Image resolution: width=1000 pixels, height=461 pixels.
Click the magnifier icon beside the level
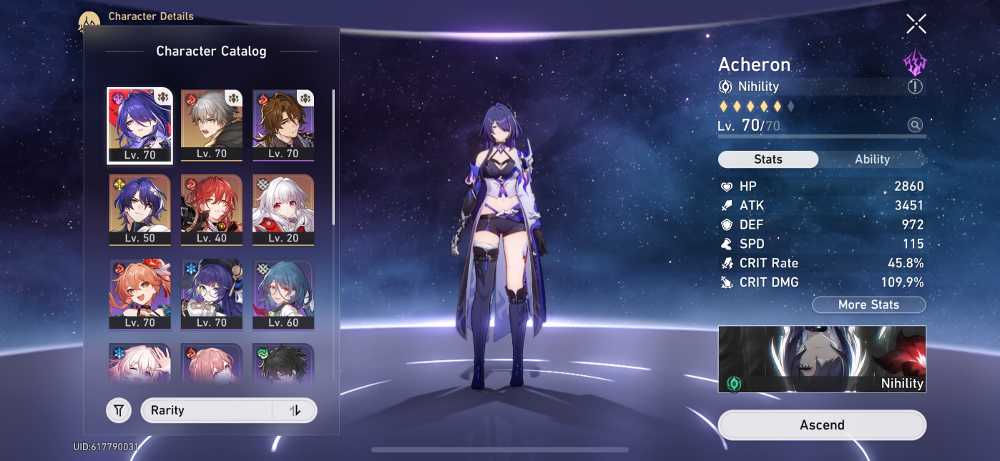(x=915, y=125)
